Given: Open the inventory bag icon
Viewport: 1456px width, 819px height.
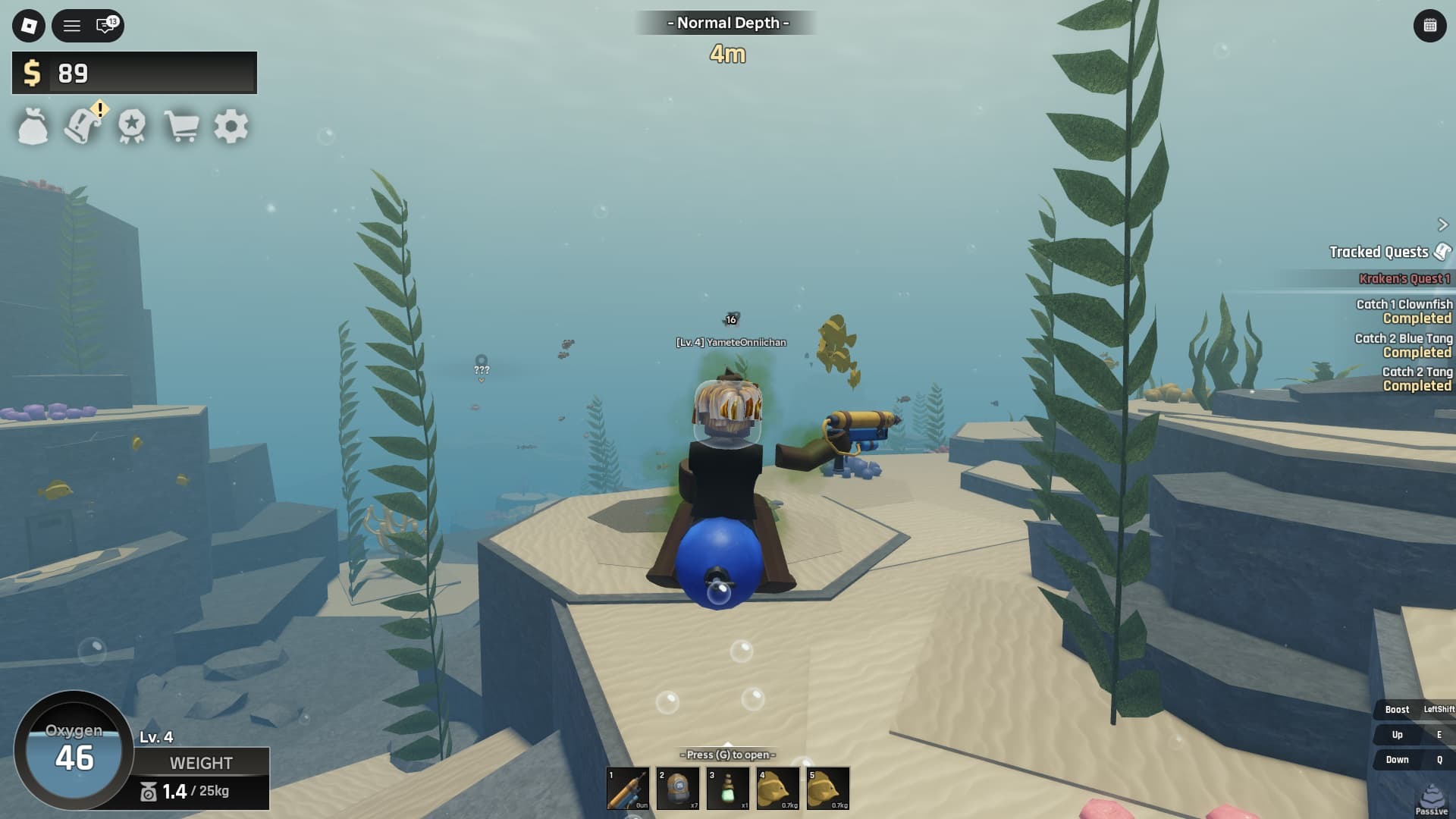Looking at the screenshot, I should (33, 127).
